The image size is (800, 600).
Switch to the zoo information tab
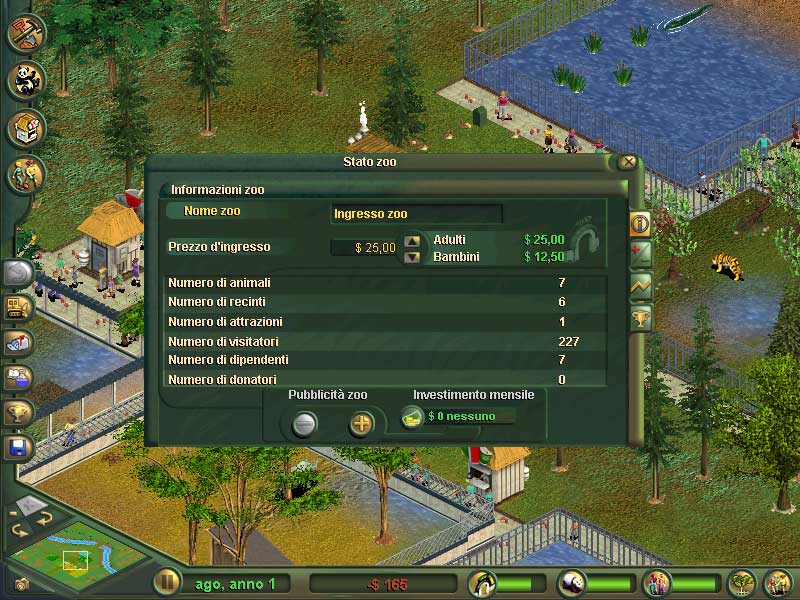(x=640, y=223)
